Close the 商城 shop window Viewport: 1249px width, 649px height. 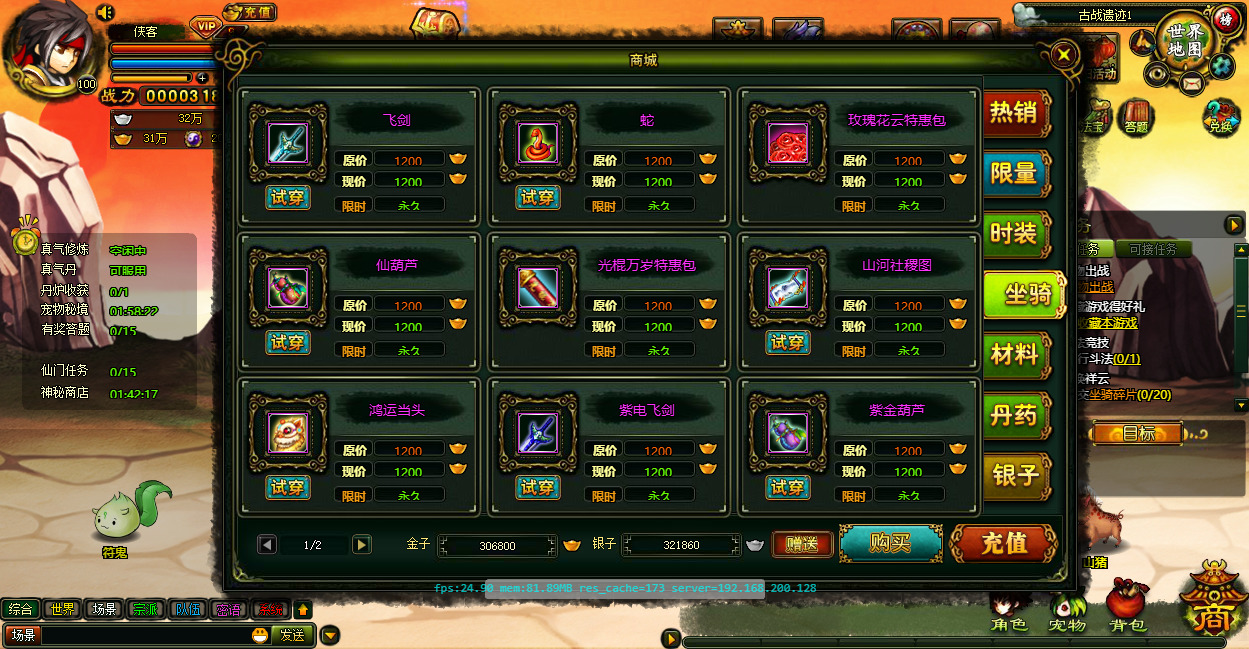1064,54
